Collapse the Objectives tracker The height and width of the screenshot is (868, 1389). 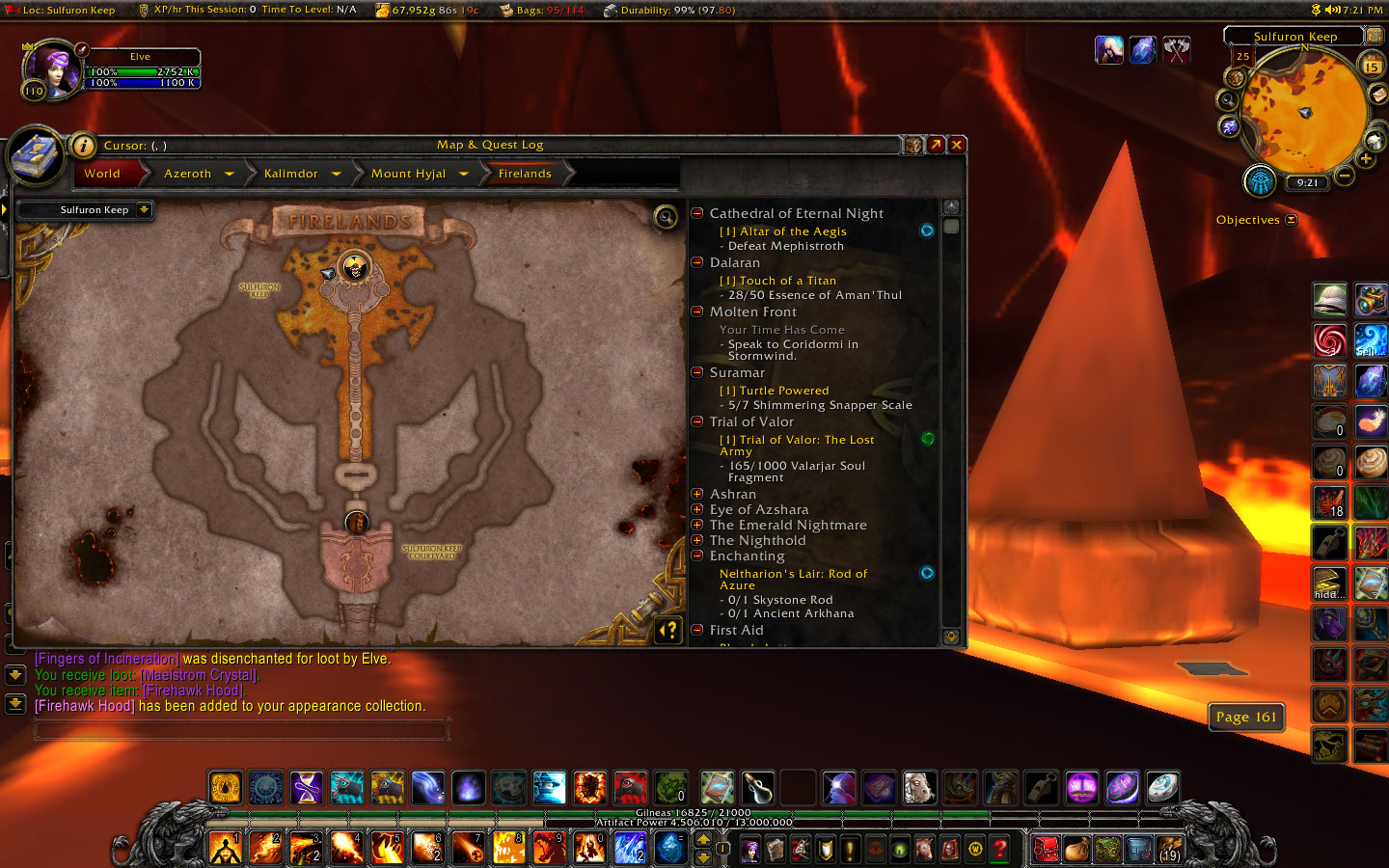[x=1290, y=219]
